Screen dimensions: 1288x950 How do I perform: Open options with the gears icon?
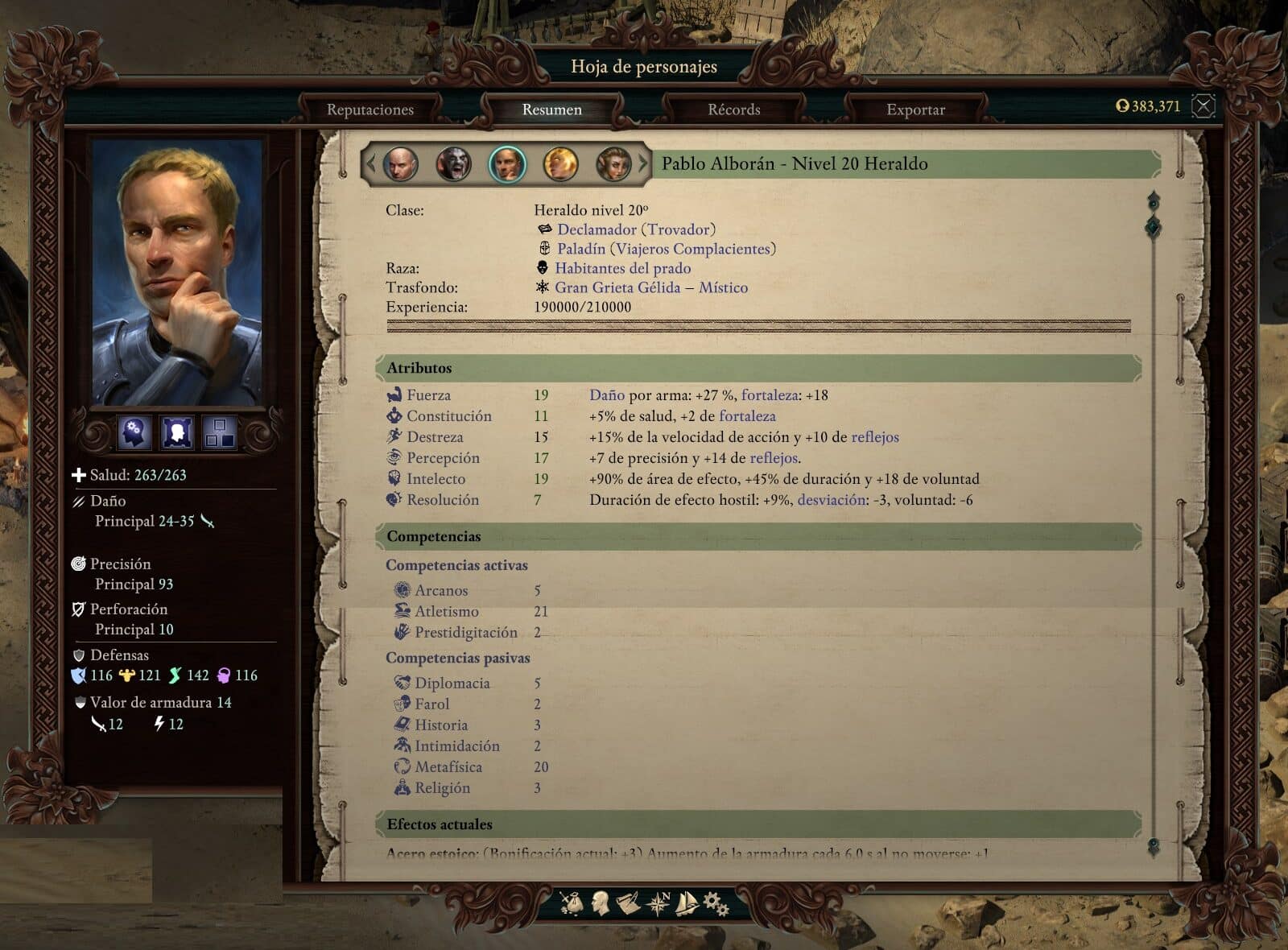tap(716, 903)
